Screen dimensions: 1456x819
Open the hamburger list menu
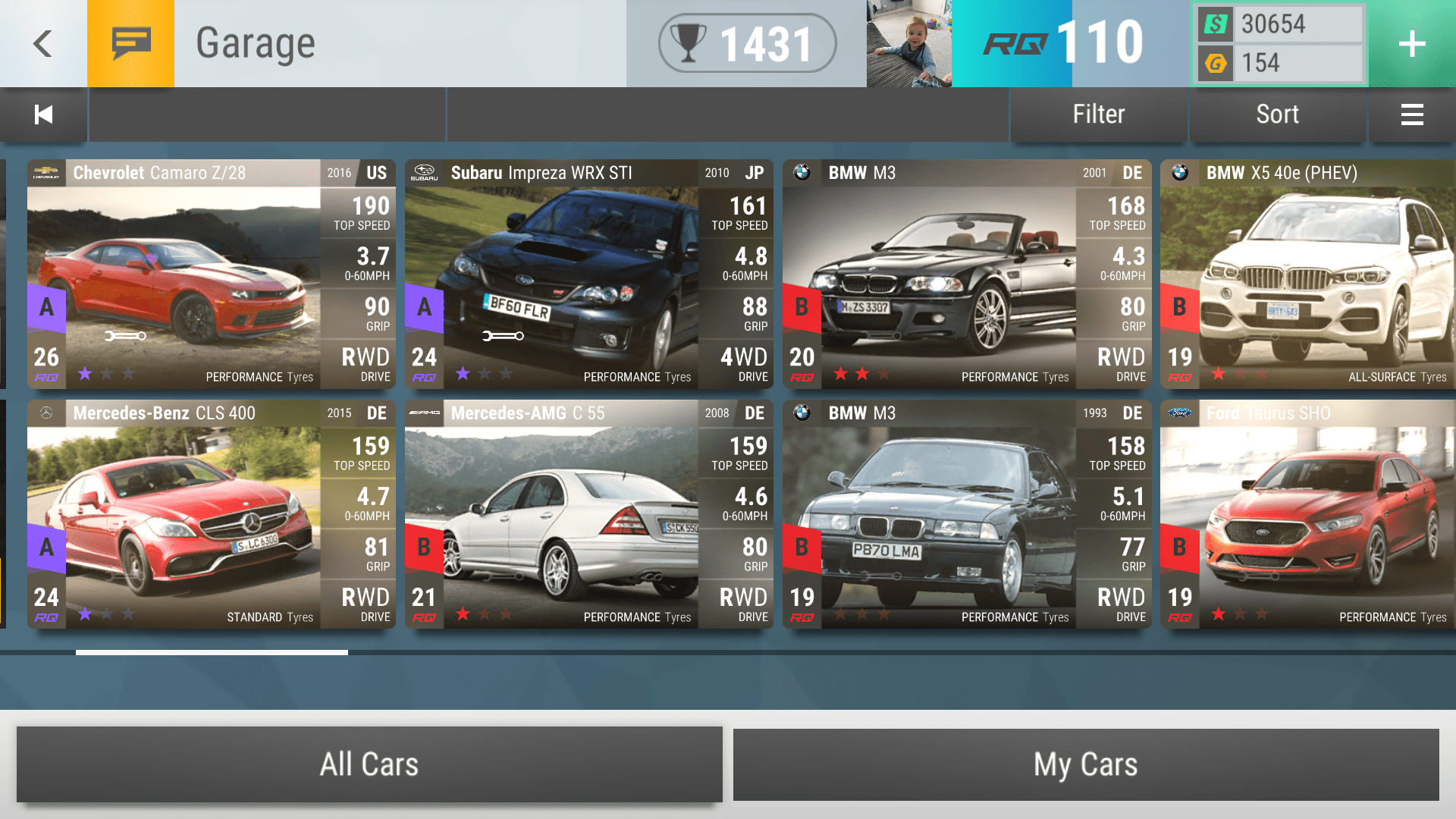tap(1411, 115)
